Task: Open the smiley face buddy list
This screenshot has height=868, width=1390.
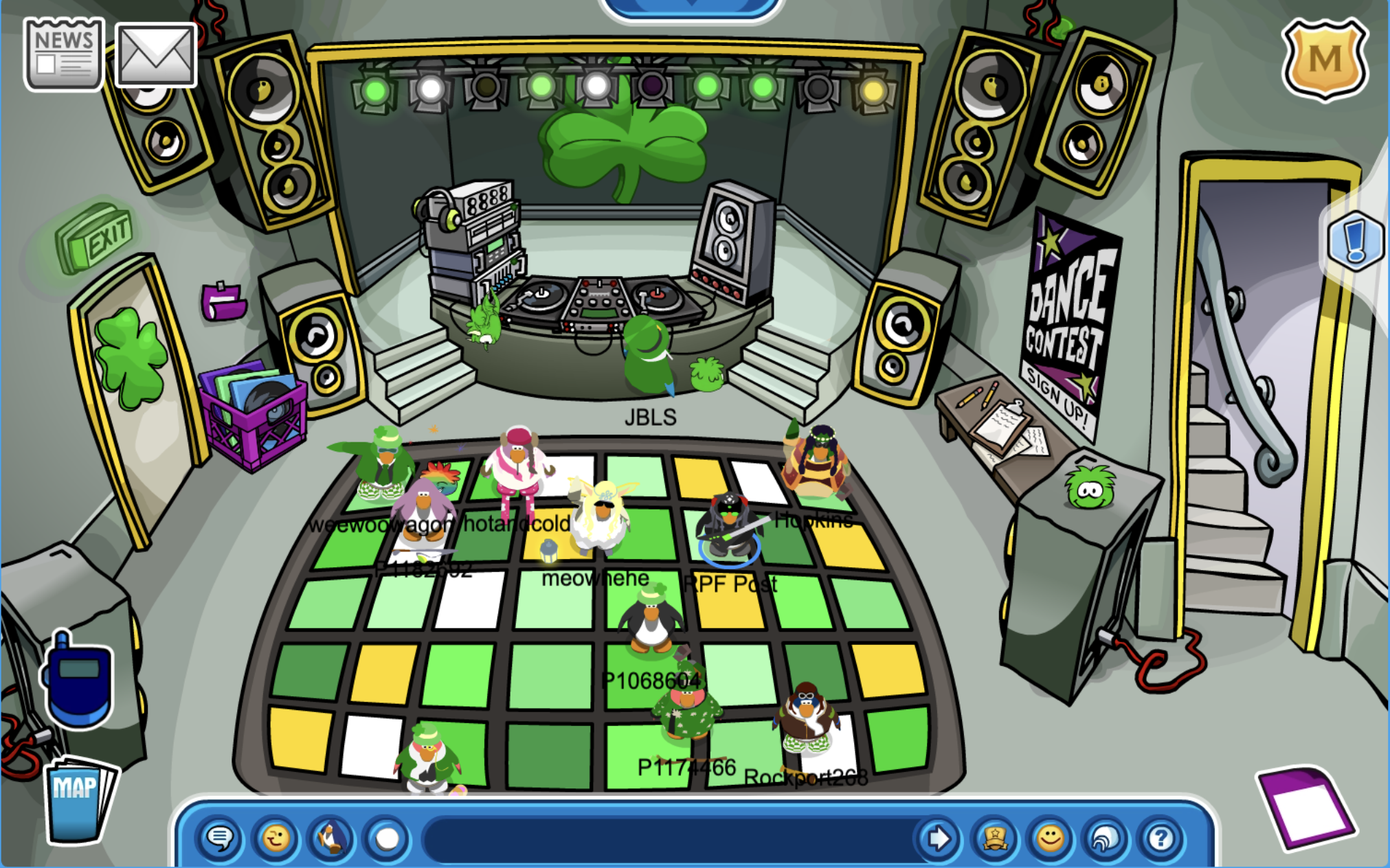Action: (x=1050, y=838)
